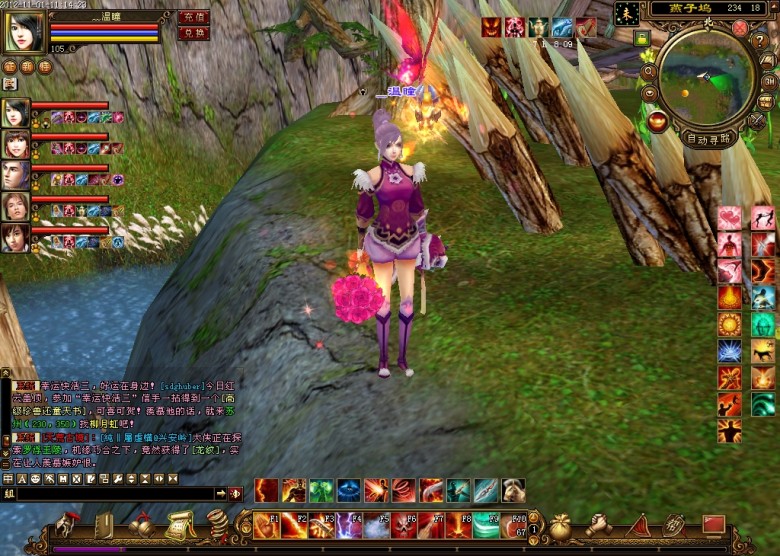Click the magnifier button beside the minimap
This screenshot has width=780, height=556.
[650, 72]
